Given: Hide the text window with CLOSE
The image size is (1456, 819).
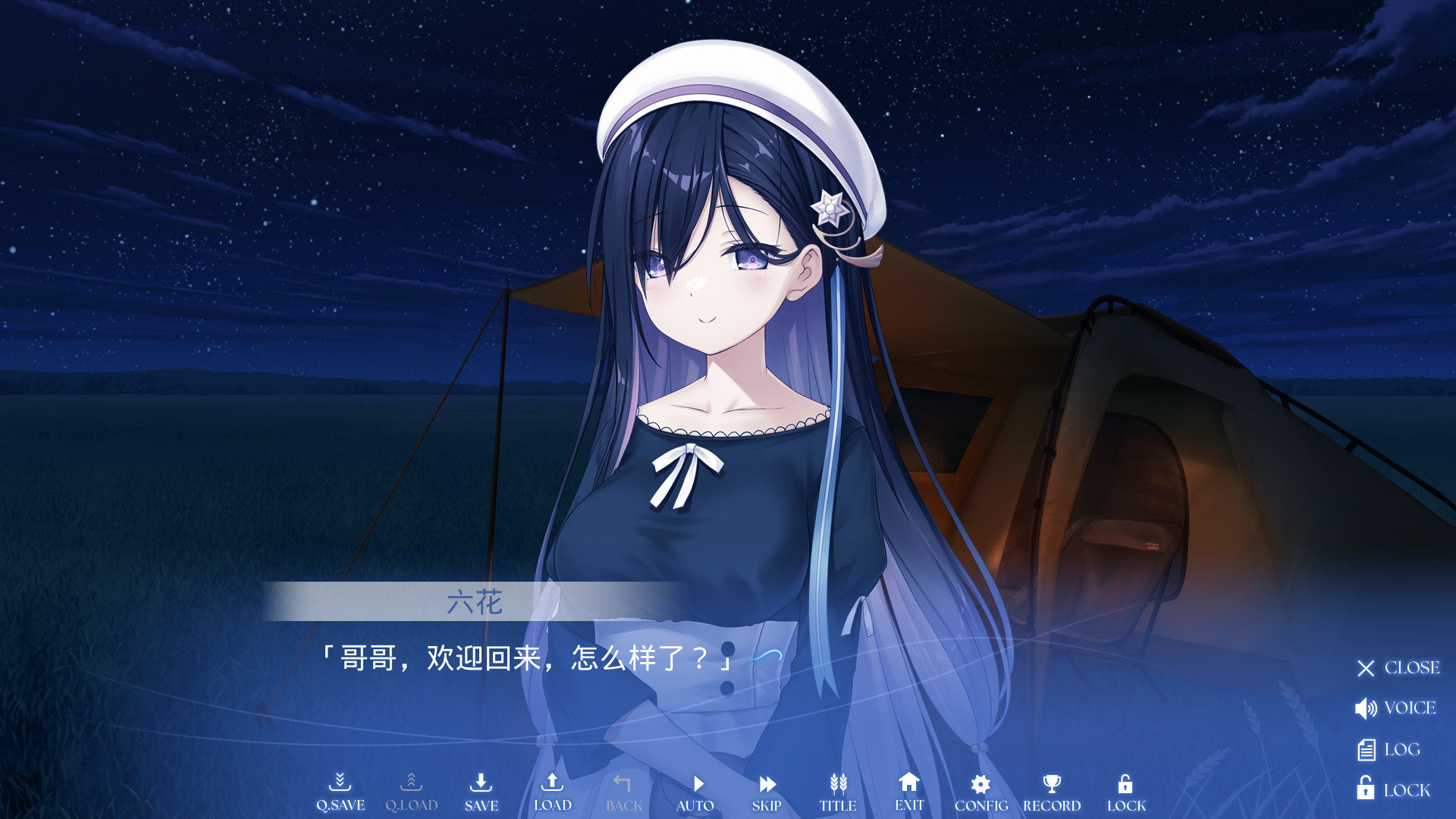Looking at the screenshot, I should (x=1398, y=668).
